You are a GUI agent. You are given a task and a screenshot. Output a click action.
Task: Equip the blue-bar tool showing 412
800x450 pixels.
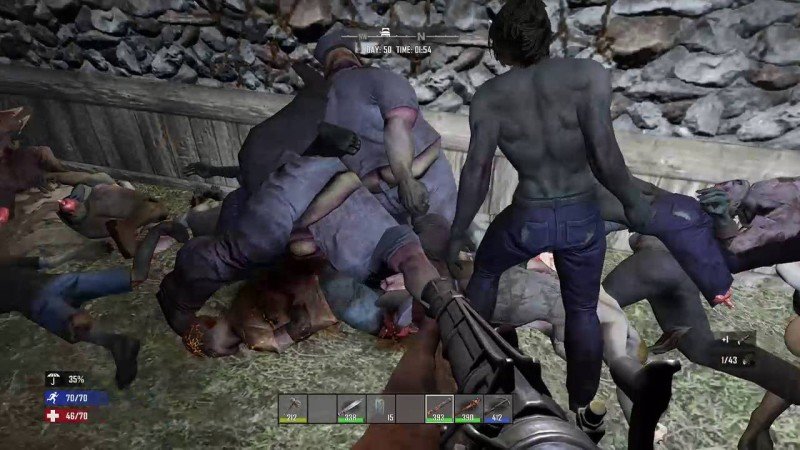coord(497,408)
